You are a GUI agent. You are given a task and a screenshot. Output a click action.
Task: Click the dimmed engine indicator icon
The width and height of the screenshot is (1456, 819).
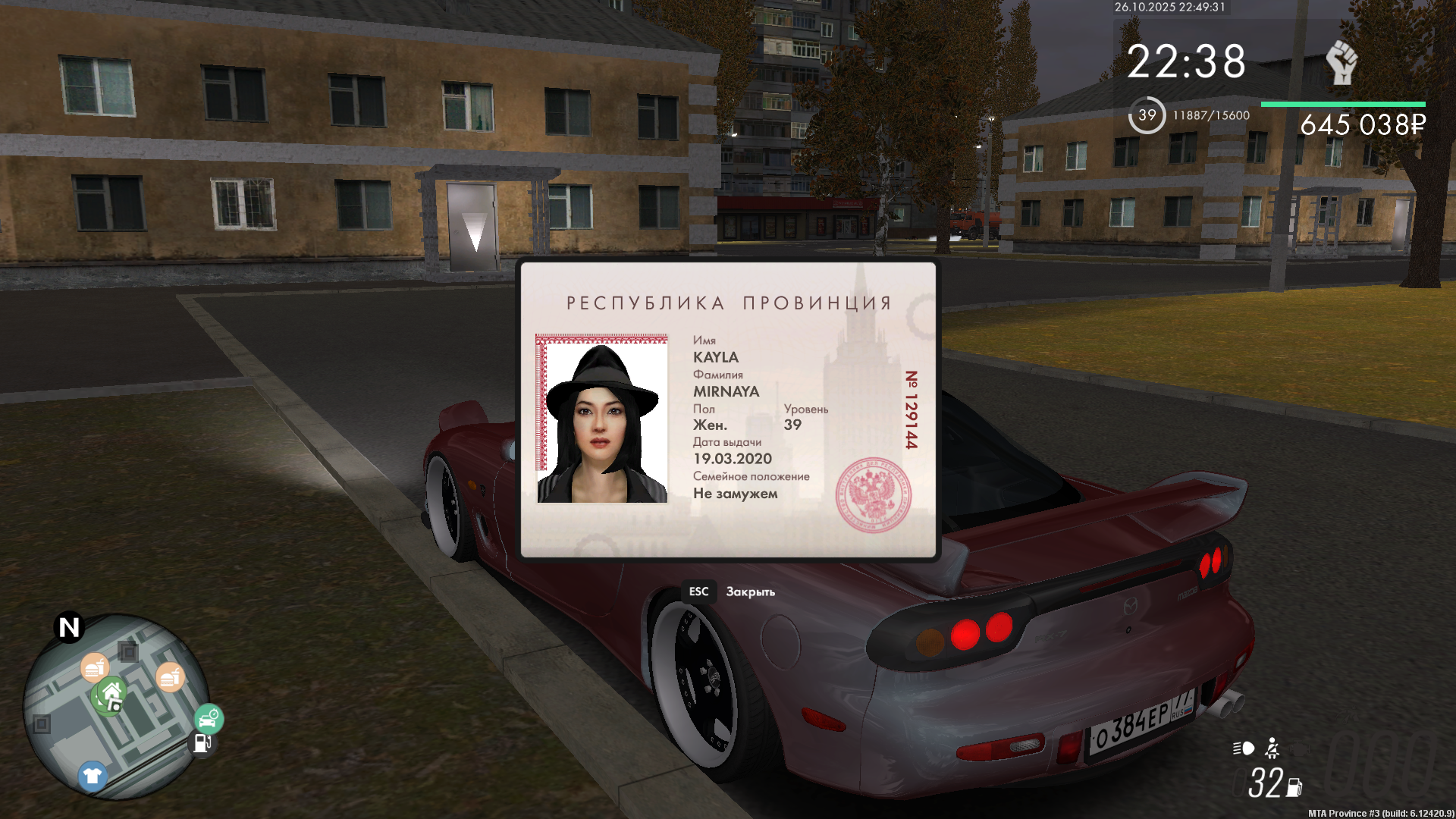pos(1300,748)
